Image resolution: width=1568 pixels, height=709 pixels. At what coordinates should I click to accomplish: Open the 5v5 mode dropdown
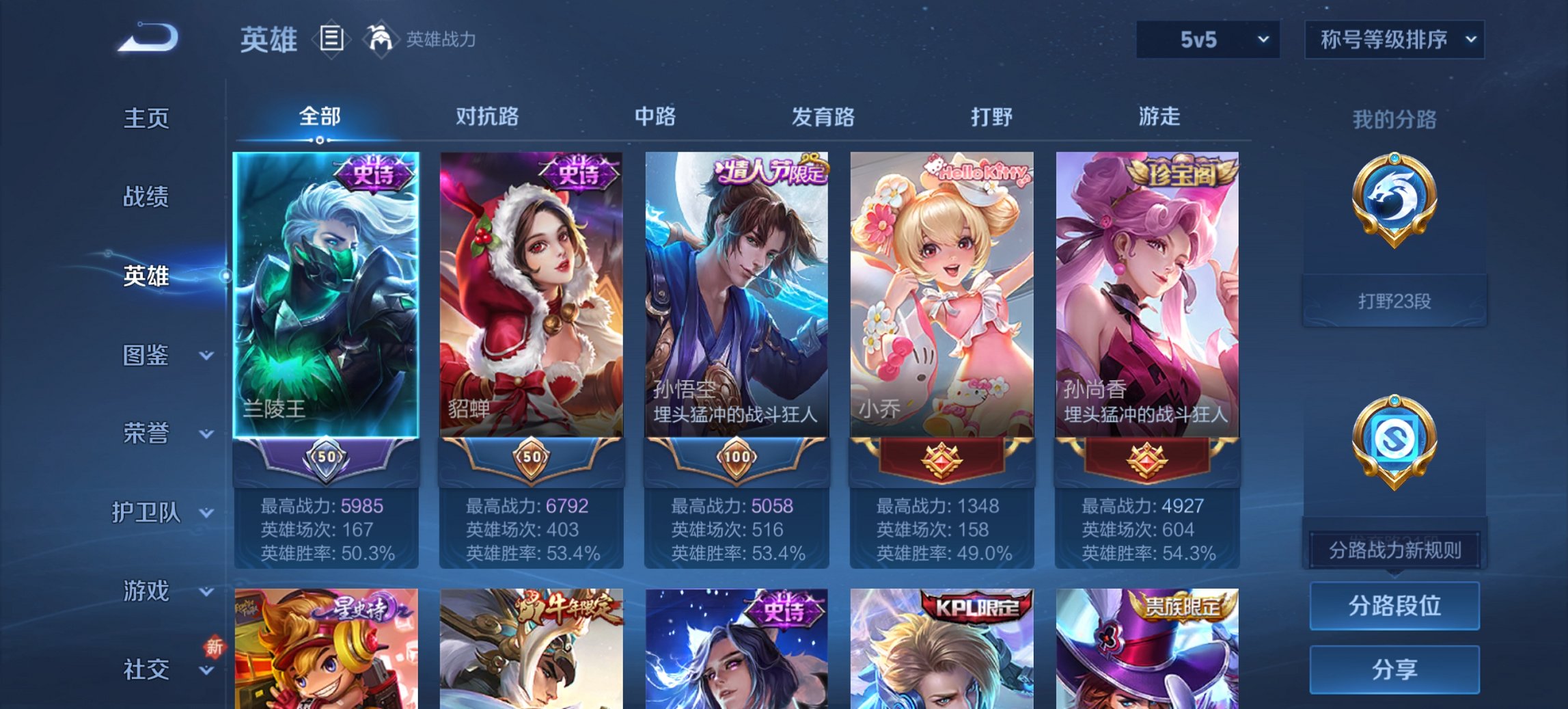pyautogui.click(x=1205, y=40)
